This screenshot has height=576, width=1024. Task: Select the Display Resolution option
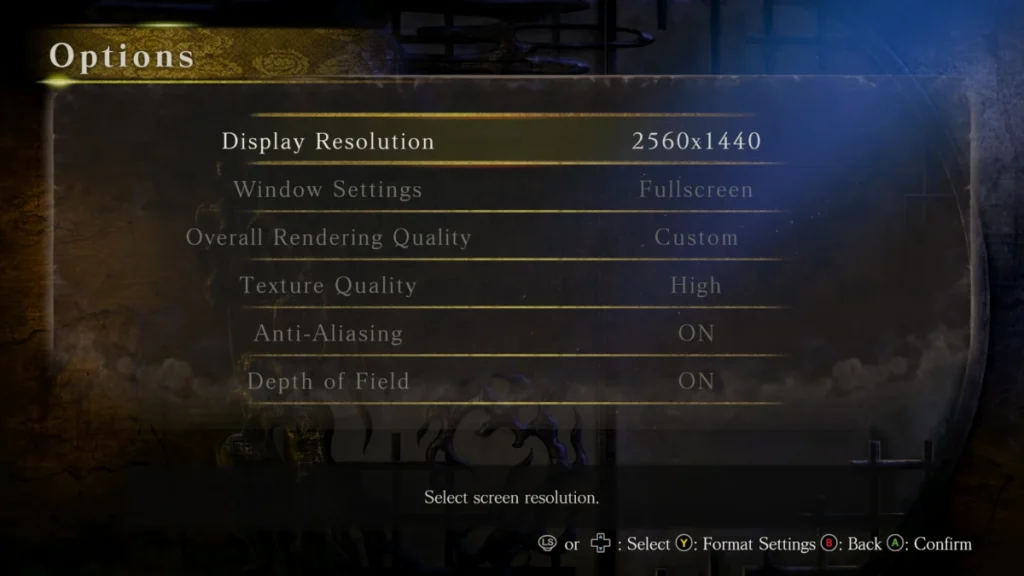(328, 142)
